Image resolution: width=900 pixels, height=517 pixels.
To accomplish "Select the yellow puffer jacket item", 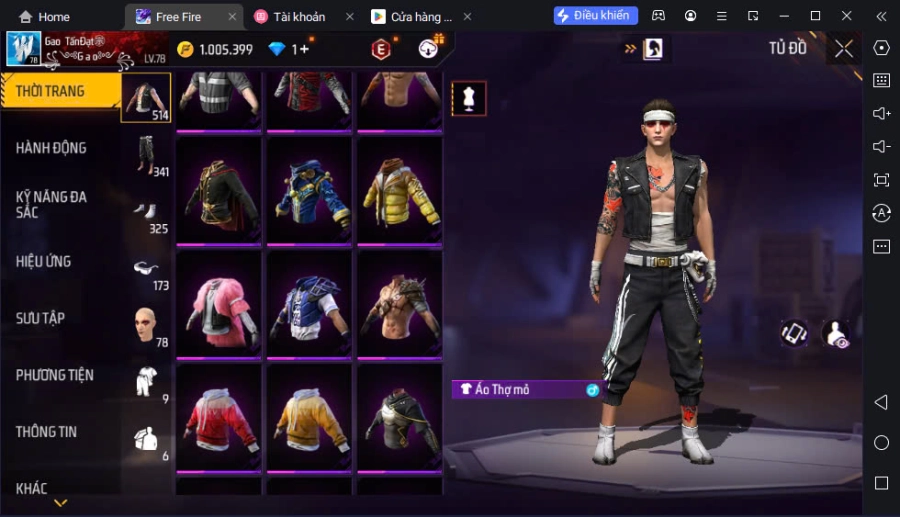I will pyautogui.click(x=399, y=192).
